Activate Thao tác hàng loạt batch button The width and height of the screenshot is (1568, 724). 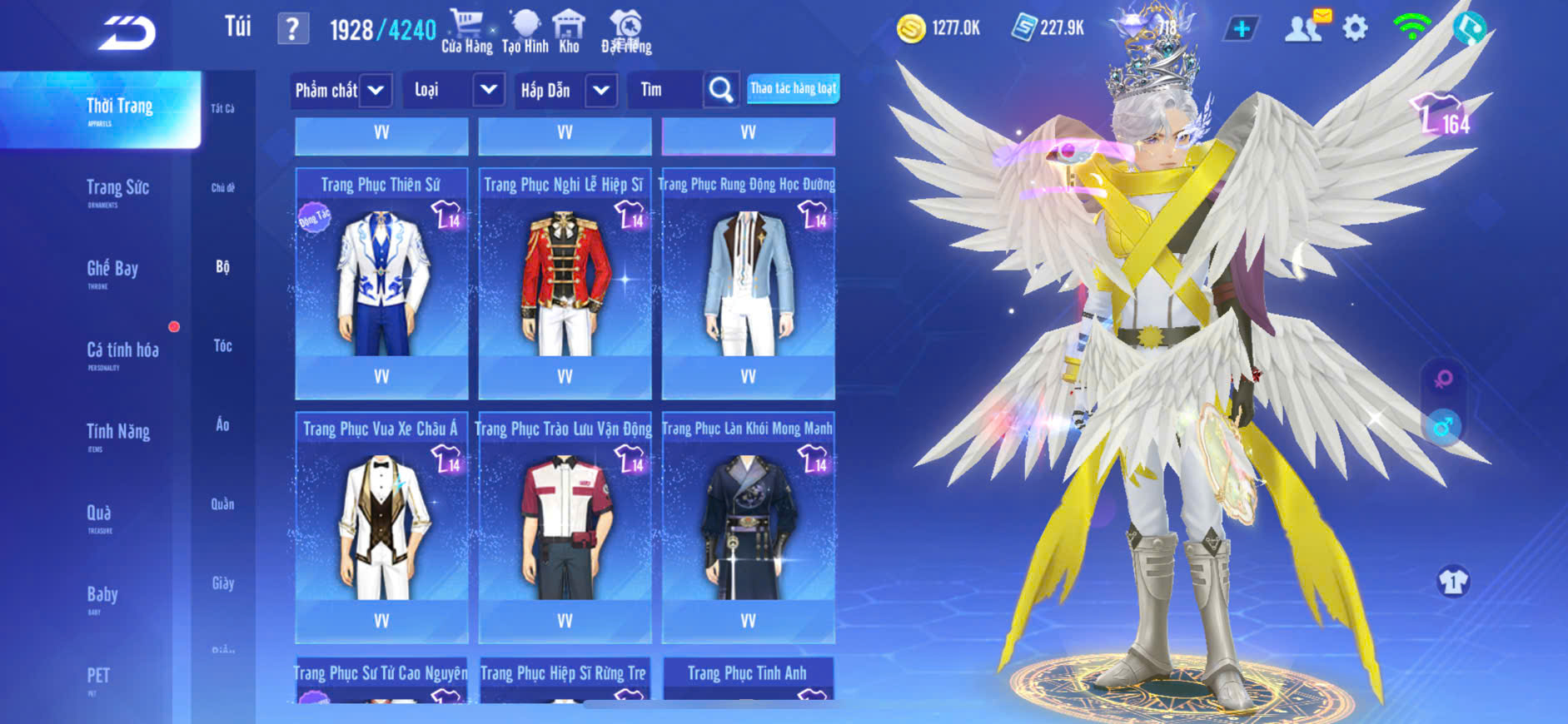(793, 88)
